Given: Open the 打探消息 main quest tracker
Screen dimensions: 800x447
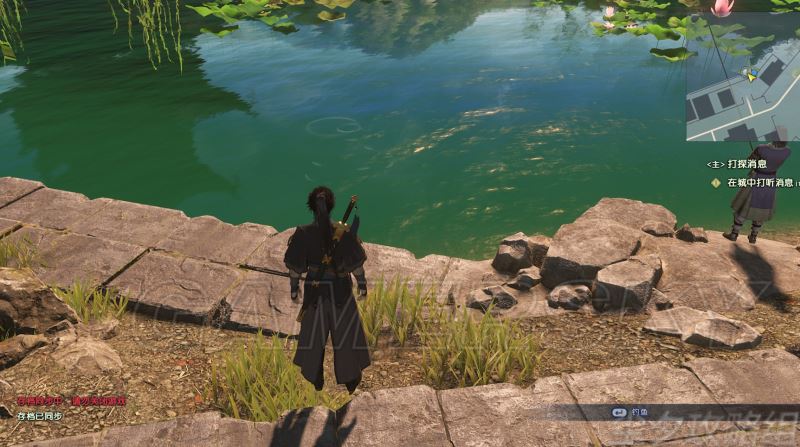Looking at the screenshot, I should [x=741, y=164].
